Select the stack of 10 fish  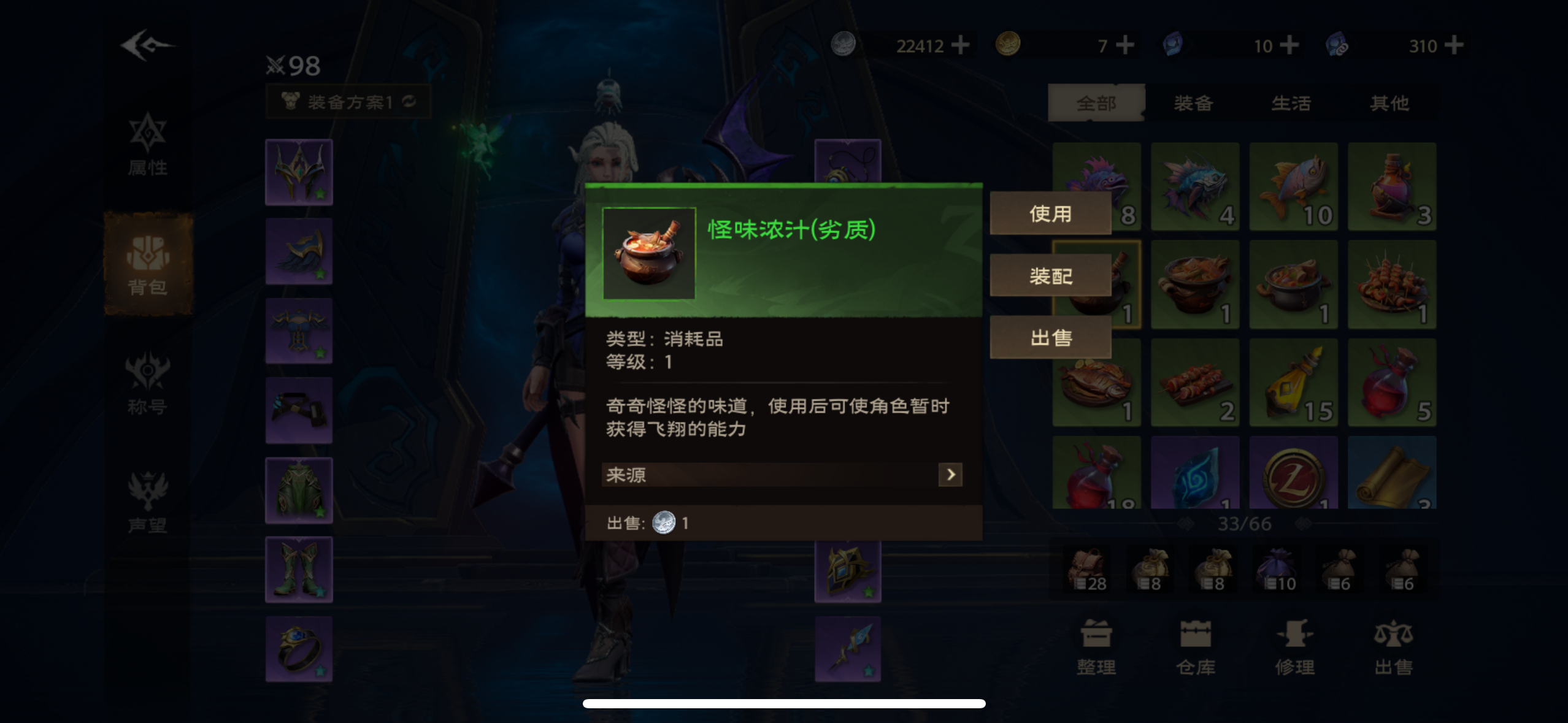click(x=1294, y=187)
